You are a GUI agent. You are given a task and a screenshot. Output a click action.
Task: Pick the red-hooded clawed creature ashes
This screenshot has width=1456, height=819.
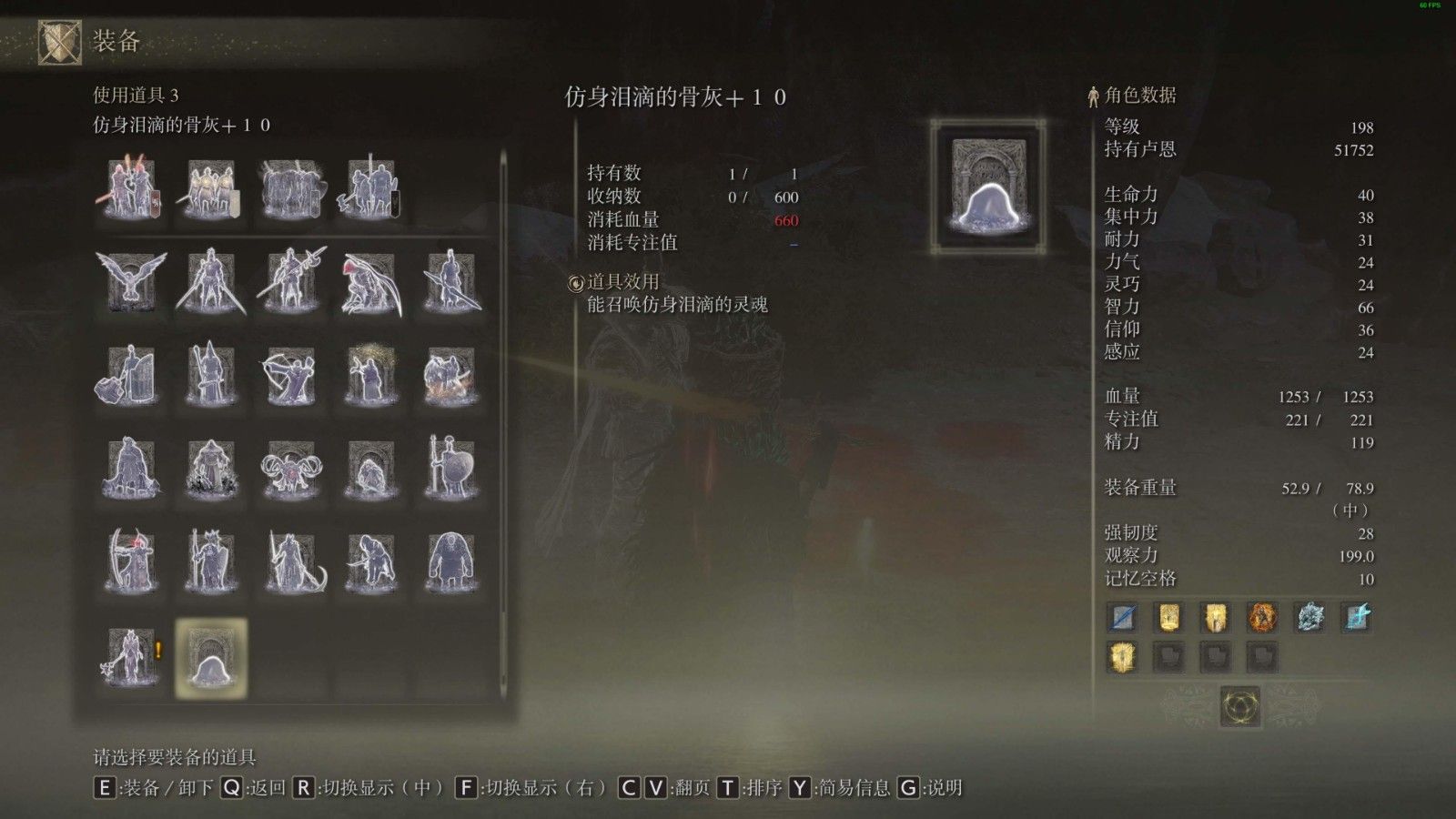tap(370, 282)
